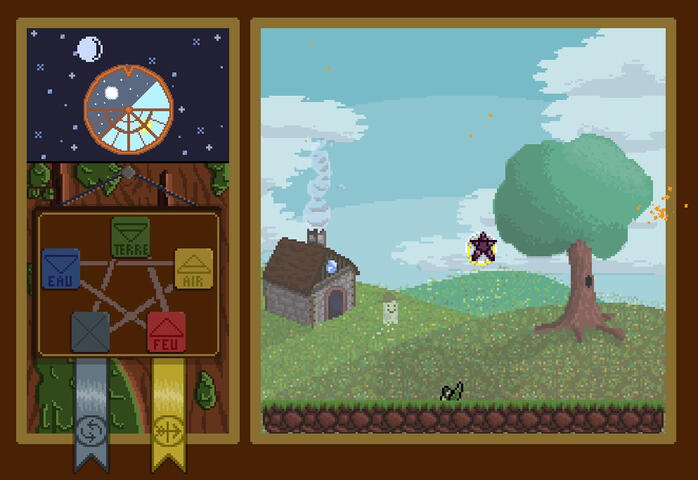Viewport: 698px width, 480px height.
Task: Select the green TERRE element
Action: [130, 236]
